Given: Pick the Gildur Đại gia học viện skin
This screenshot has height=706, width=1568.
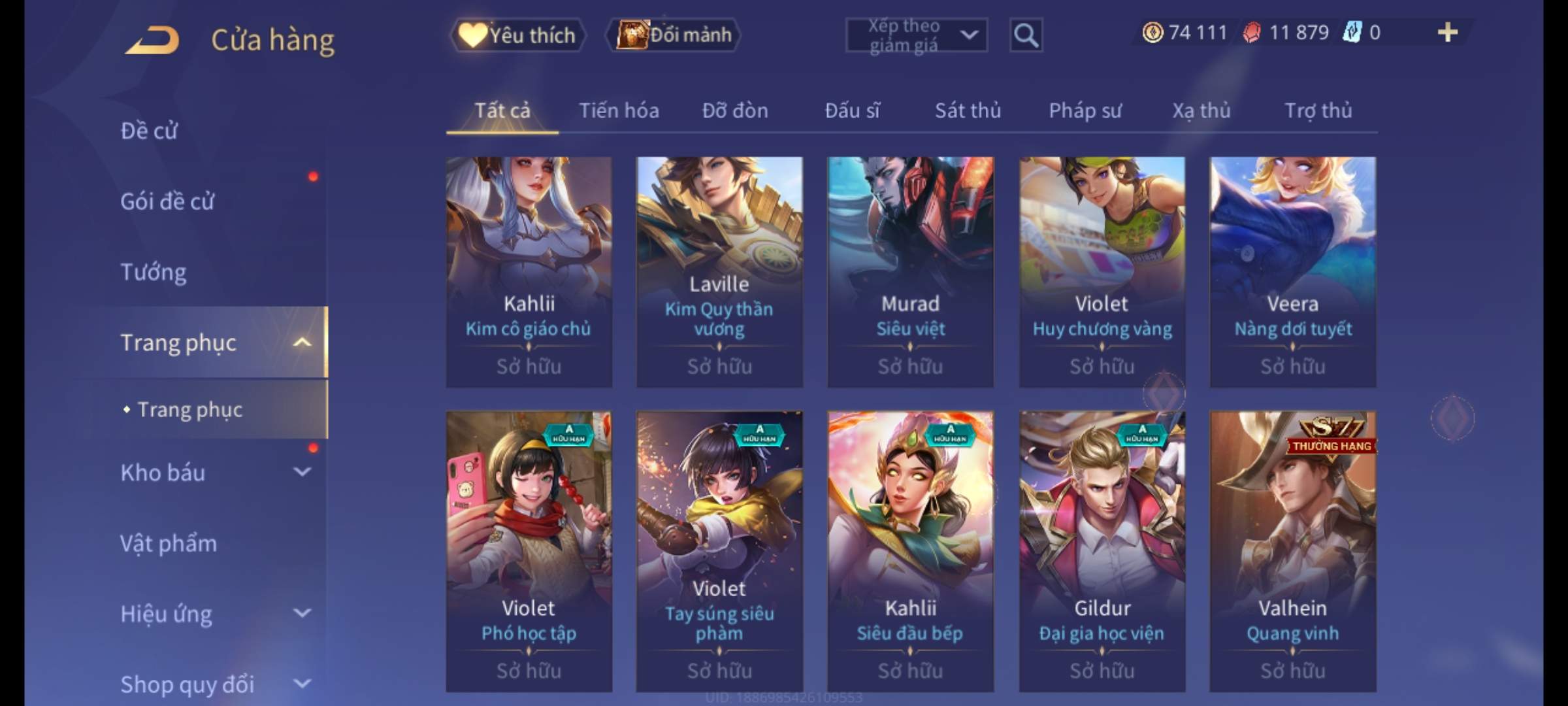Looking at the screenshot, I should (1102, 550).
